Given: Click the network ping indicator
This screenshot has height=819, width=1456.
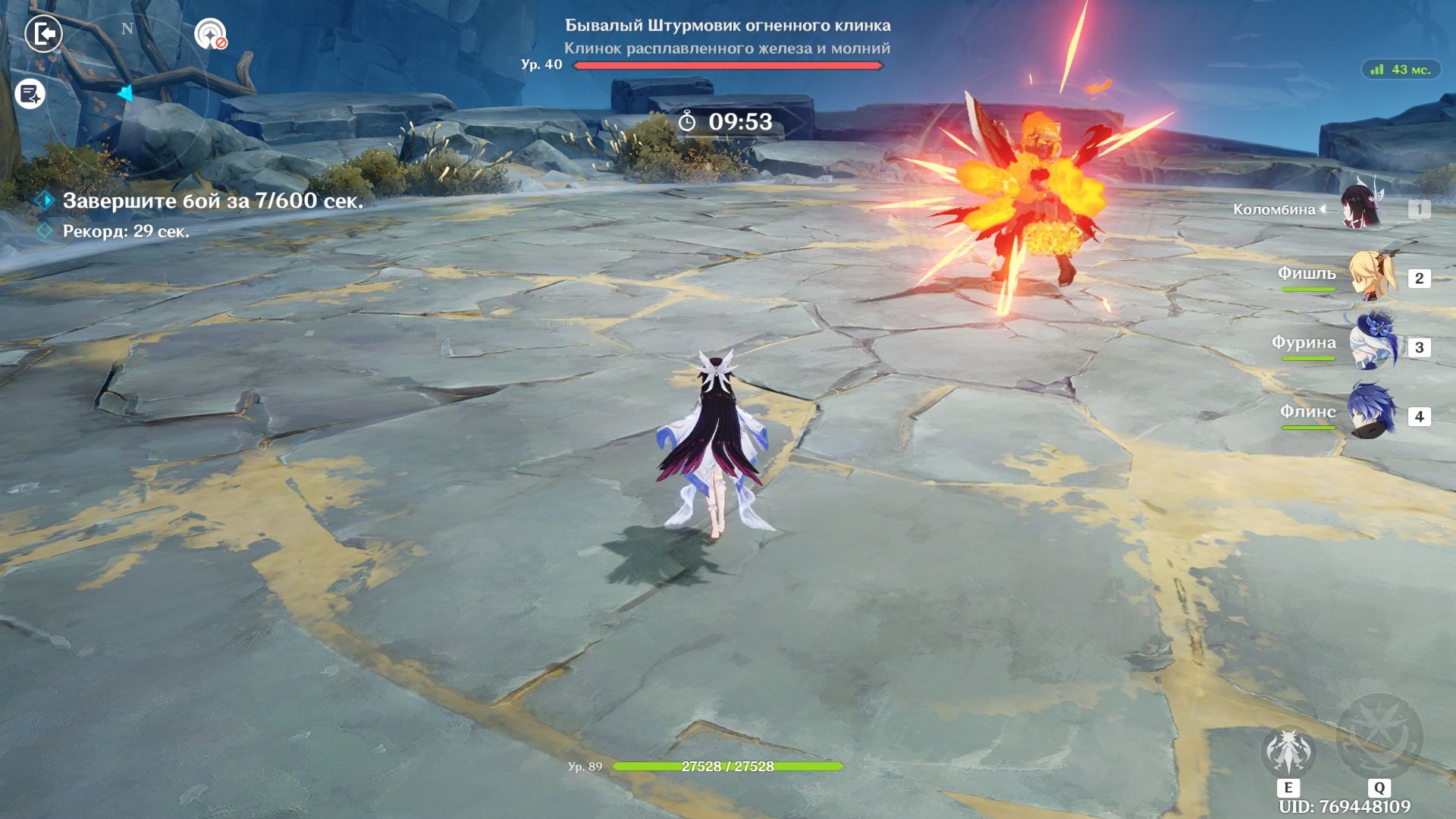Looking at the screenshot, I should click(1401, 70).
